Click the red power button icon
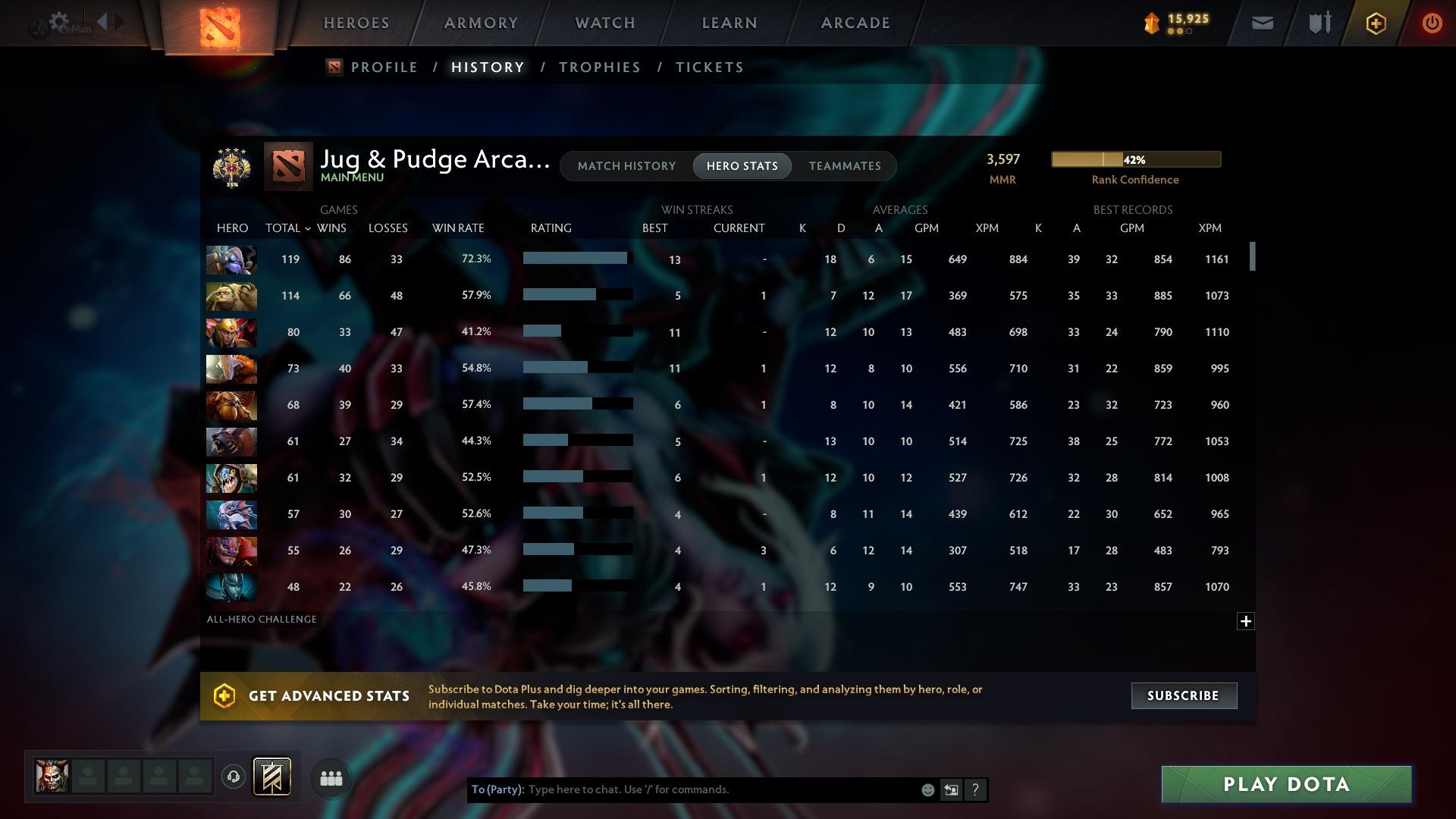The height and width of the screenshot is (819, 1456). coord(1432,23)
